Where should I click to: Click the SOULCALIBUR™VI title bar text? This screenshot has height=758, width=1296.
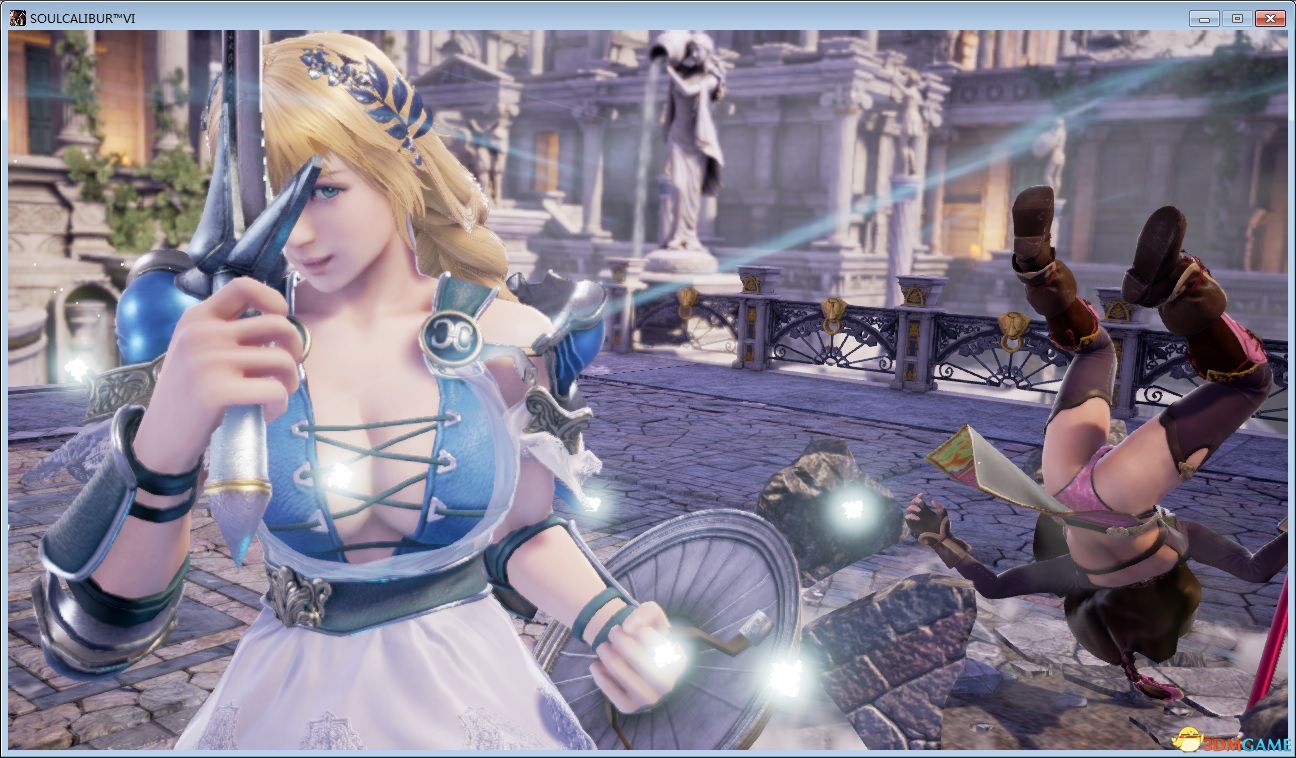[80, 17]
